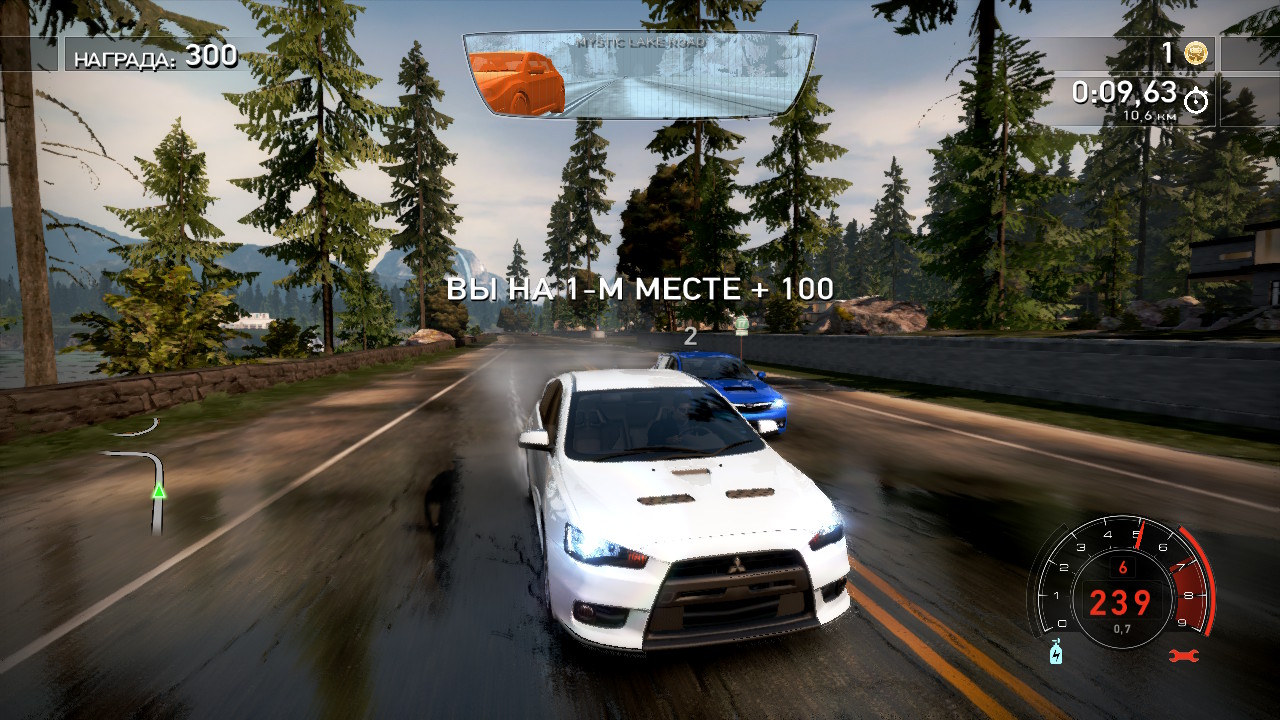Viewport: 1280px width, 720px height.
Task: Click the gold position badge icon
Action: tap(1194, 54)
